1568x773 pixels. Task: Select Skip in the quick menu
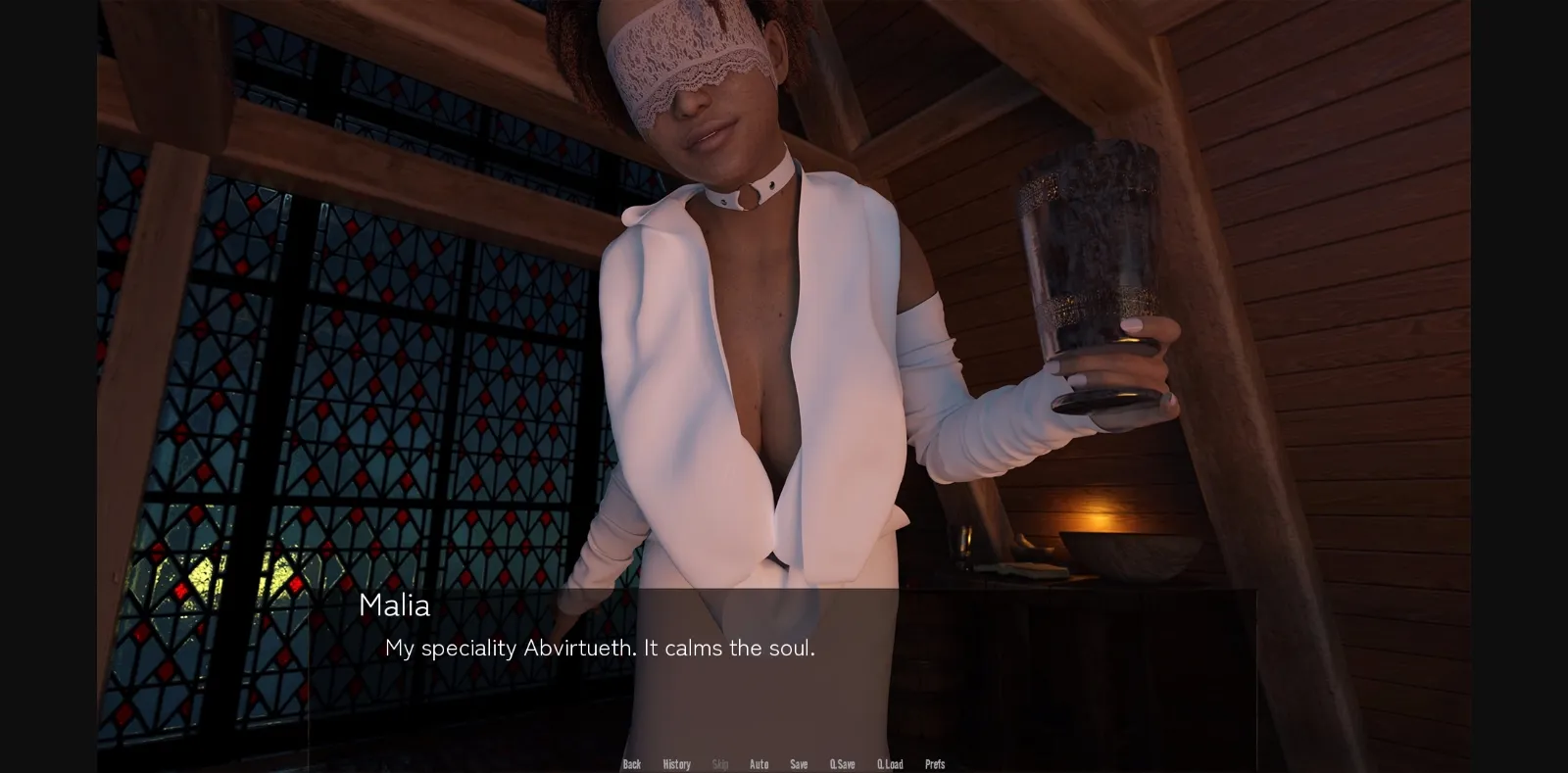point(720,763)
